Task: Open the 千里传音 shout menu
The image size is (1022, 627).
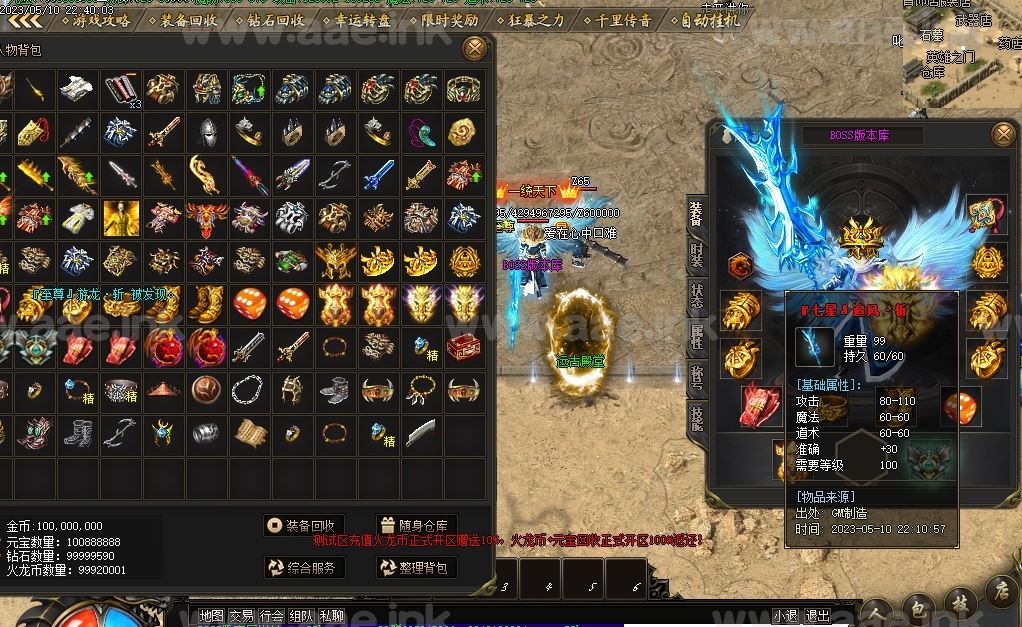Action: [x=621, y=20]
